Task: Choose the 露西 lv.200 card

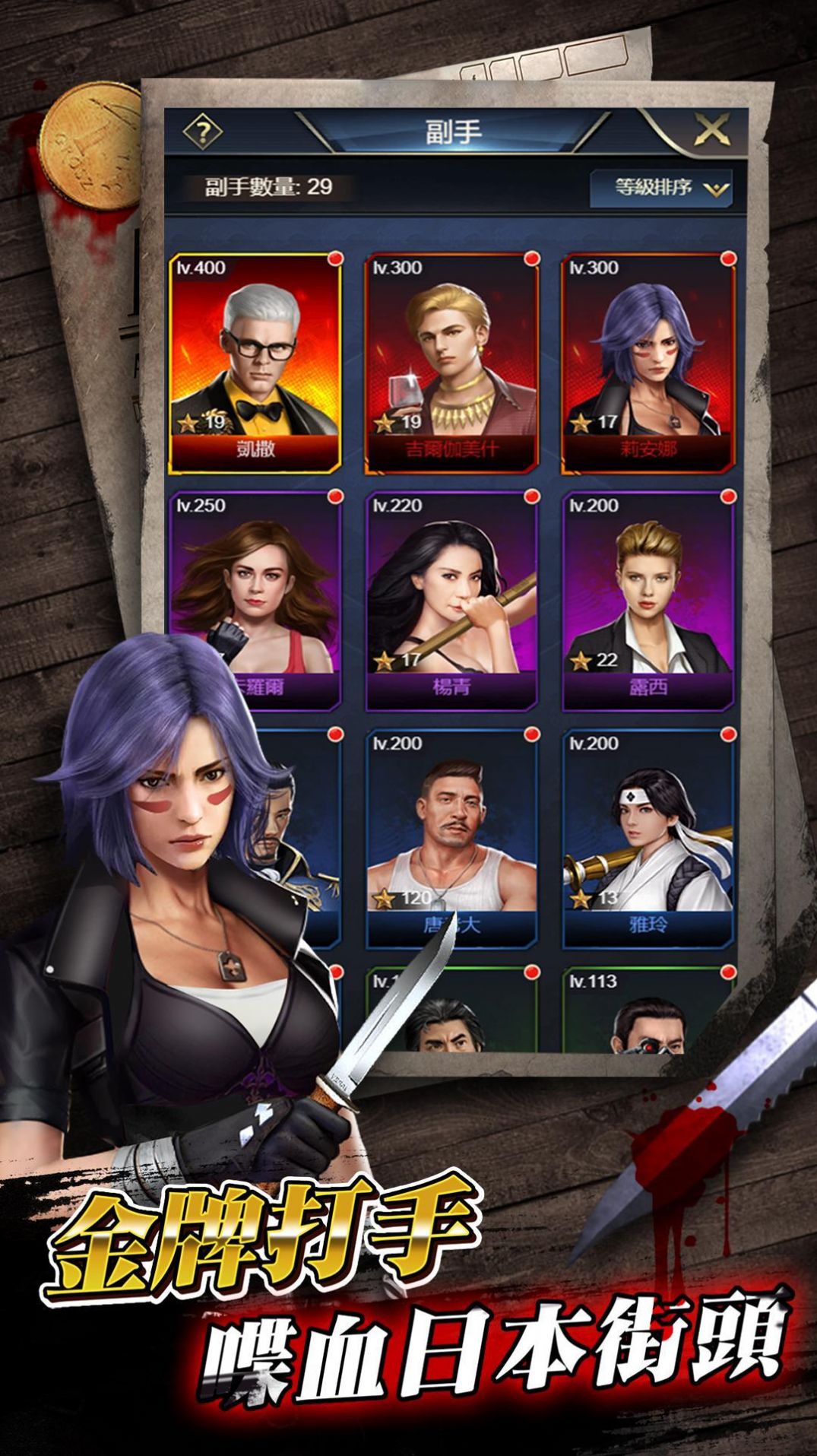Action: [x=649, y=601]
